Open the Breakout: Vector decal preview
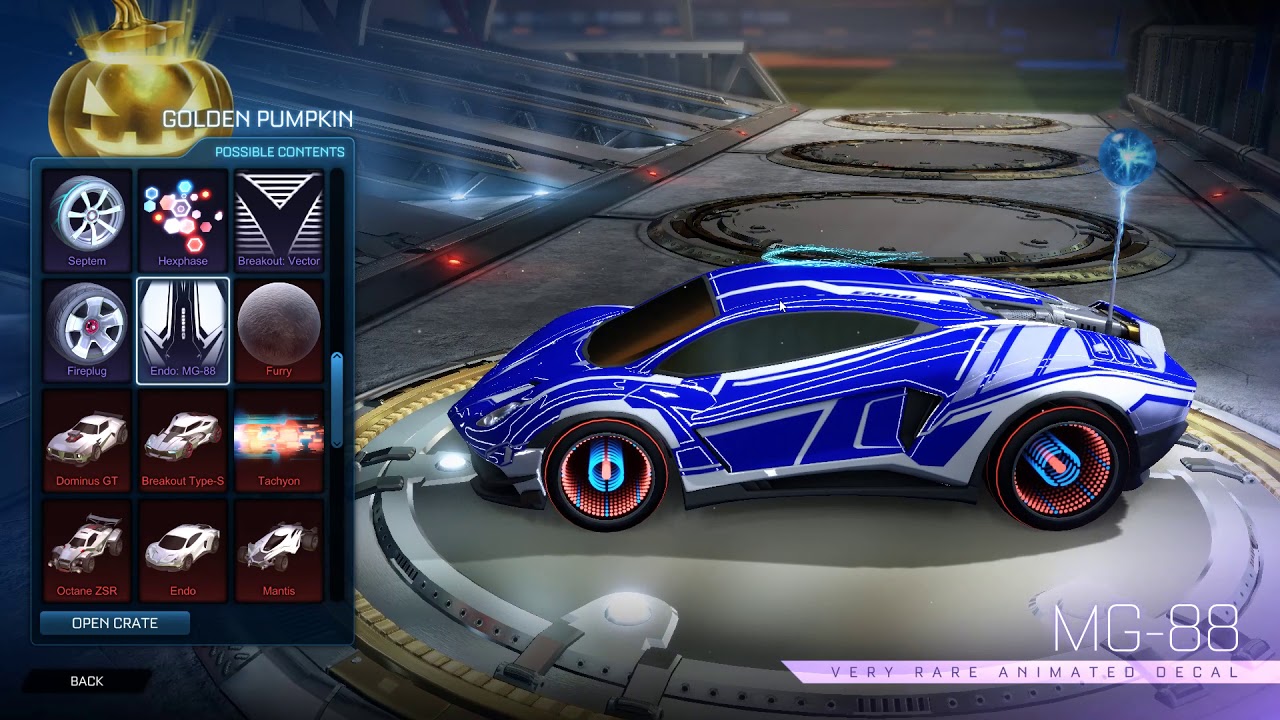 (278, 215)
